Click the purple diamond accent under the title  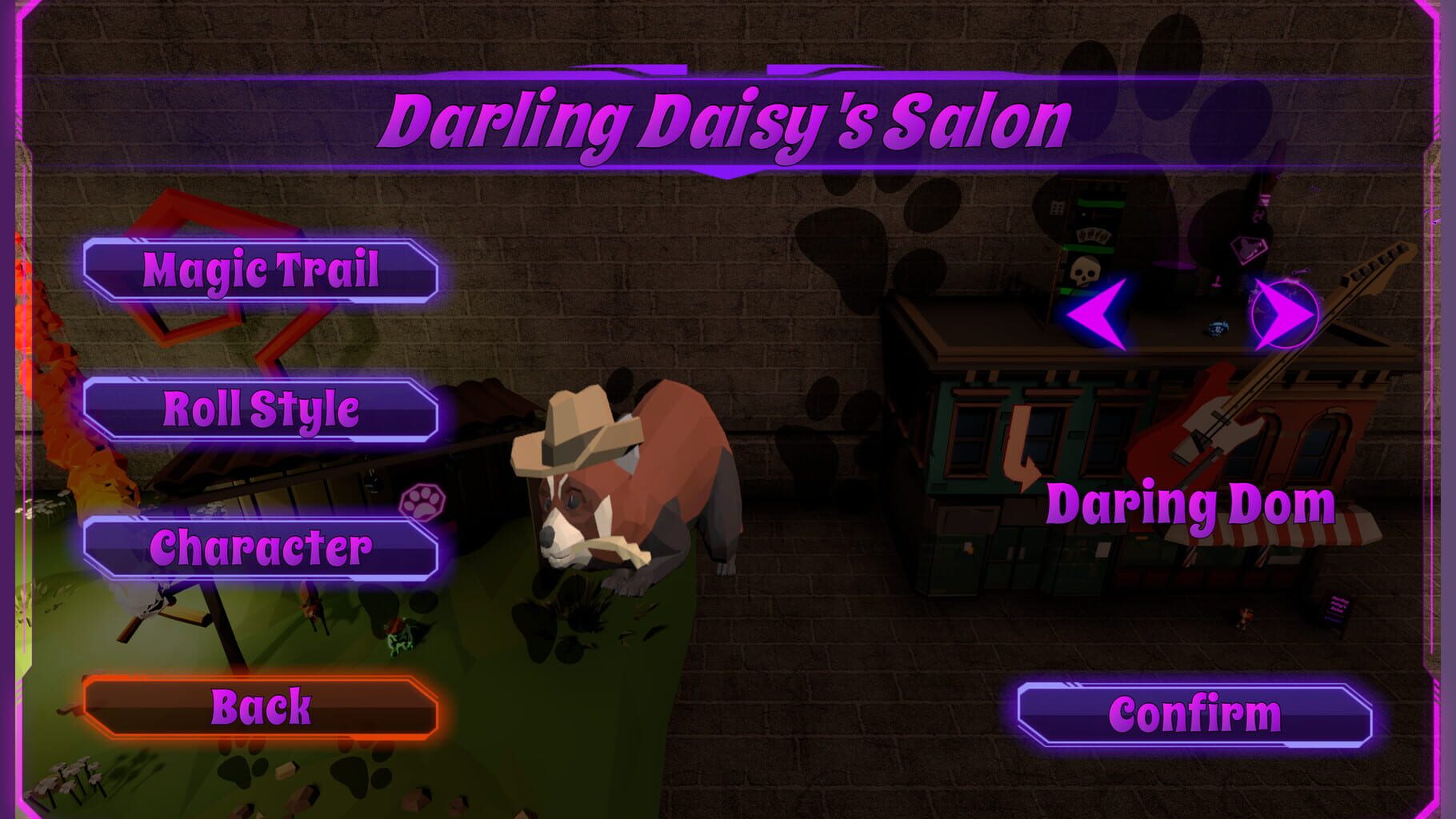(726, 172)
